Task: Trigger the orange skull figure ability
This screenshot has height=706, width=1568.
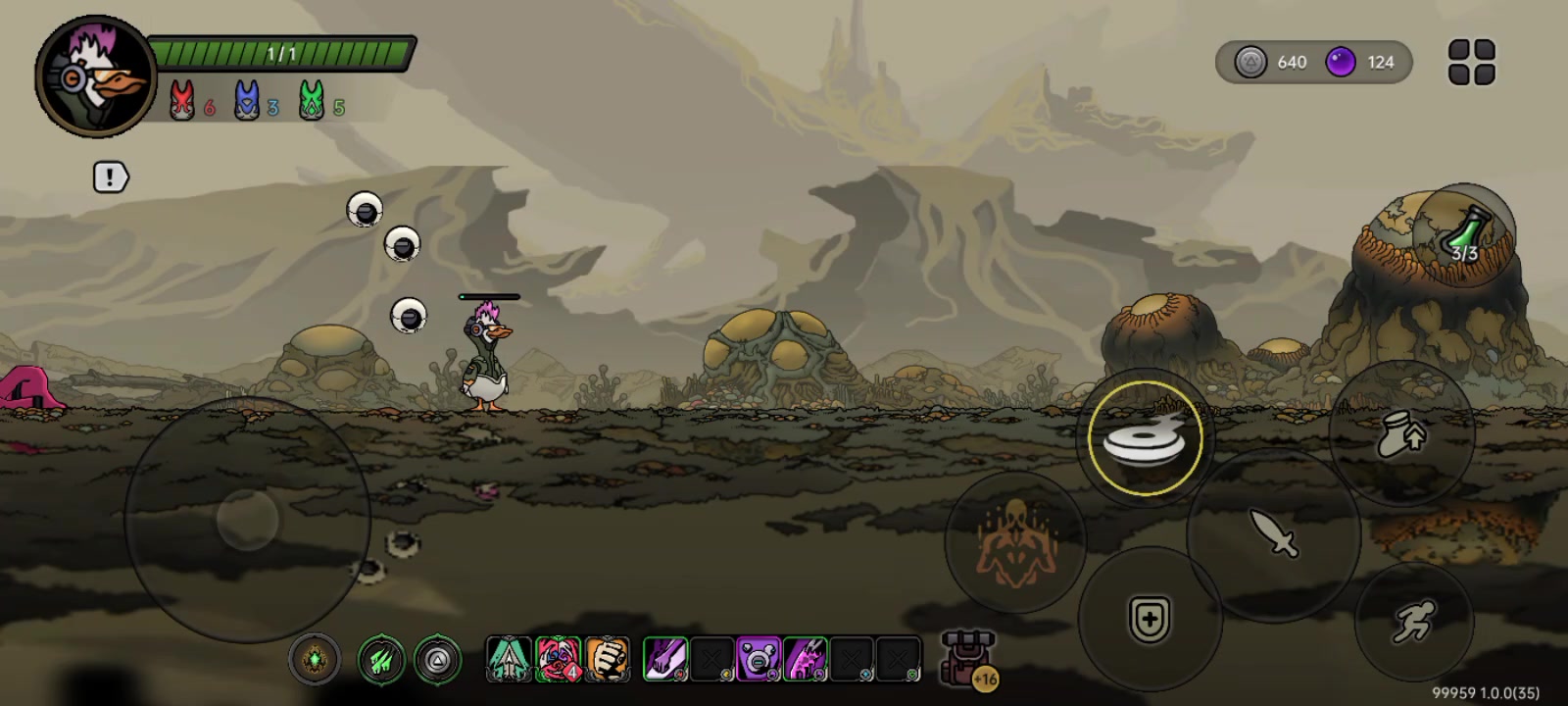Action: point(1014,542)
